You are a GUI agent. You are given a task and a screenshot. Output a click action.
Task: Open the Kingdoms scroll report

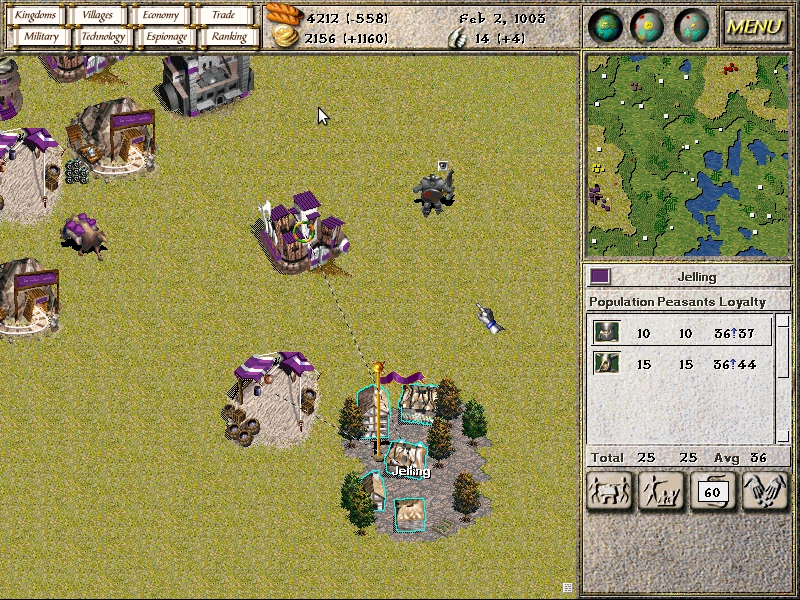click(x=36, y=15)
